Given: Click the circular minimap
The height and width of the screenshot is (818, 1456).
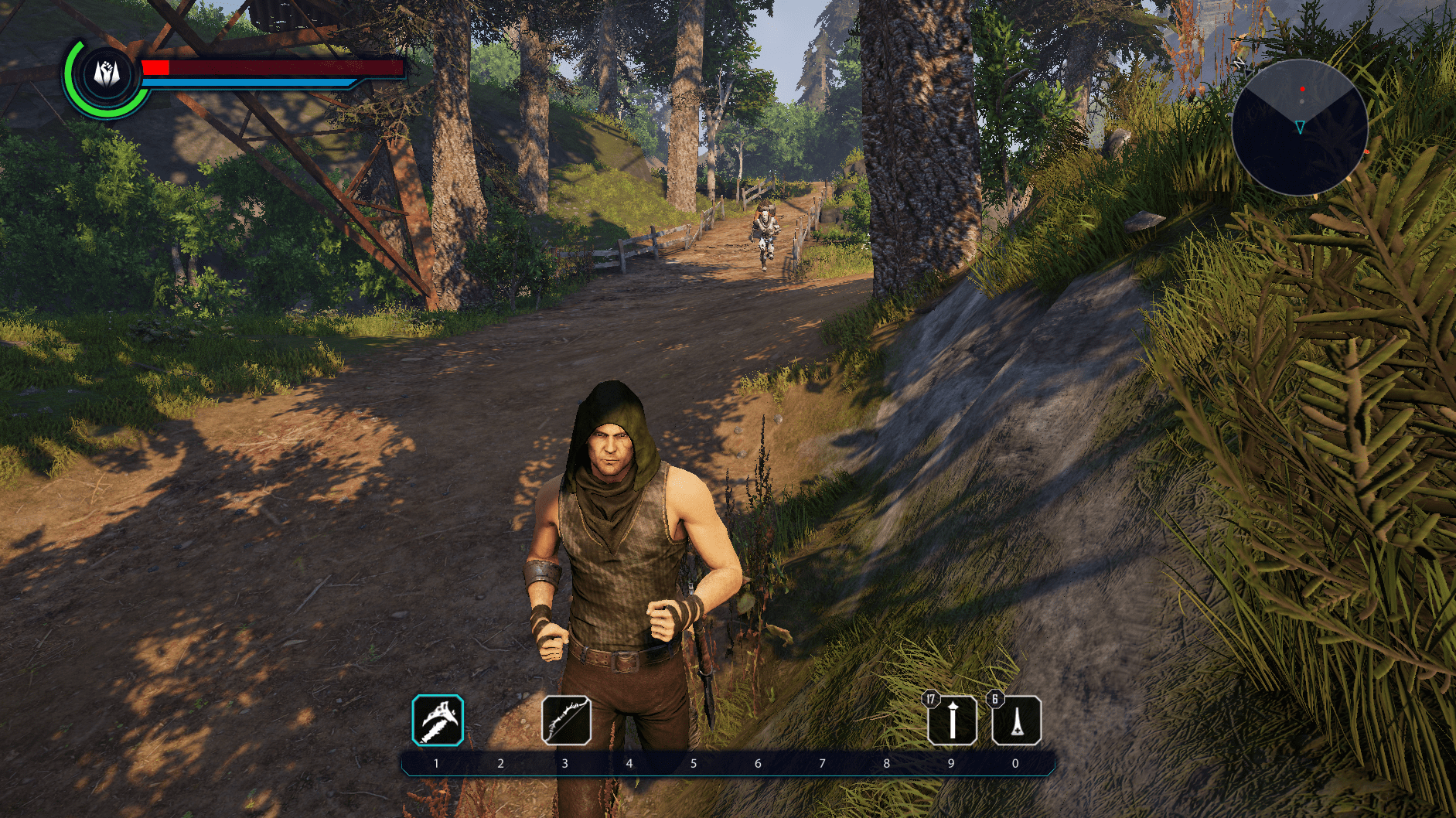Looking at the screenshot, I should click(x=1299, y=128).
